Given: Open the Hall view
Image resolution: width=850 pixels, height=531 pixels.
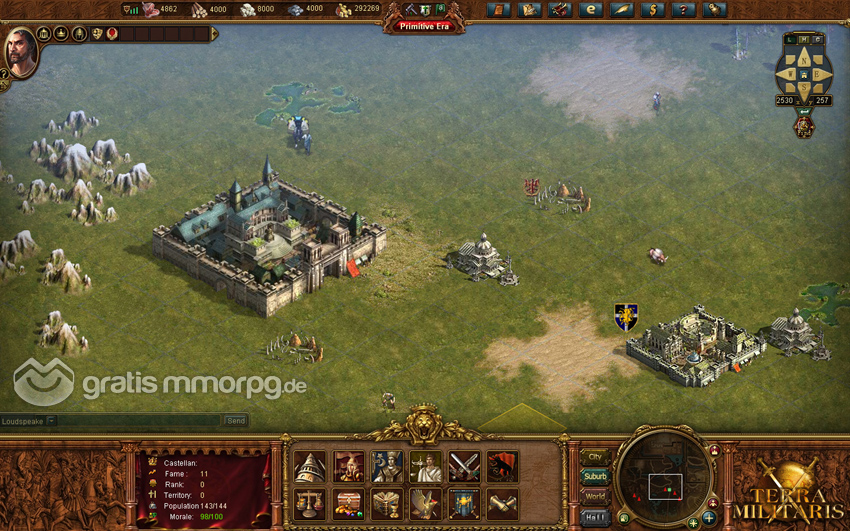Looking at the screenshot, I should tap(595, 516).
